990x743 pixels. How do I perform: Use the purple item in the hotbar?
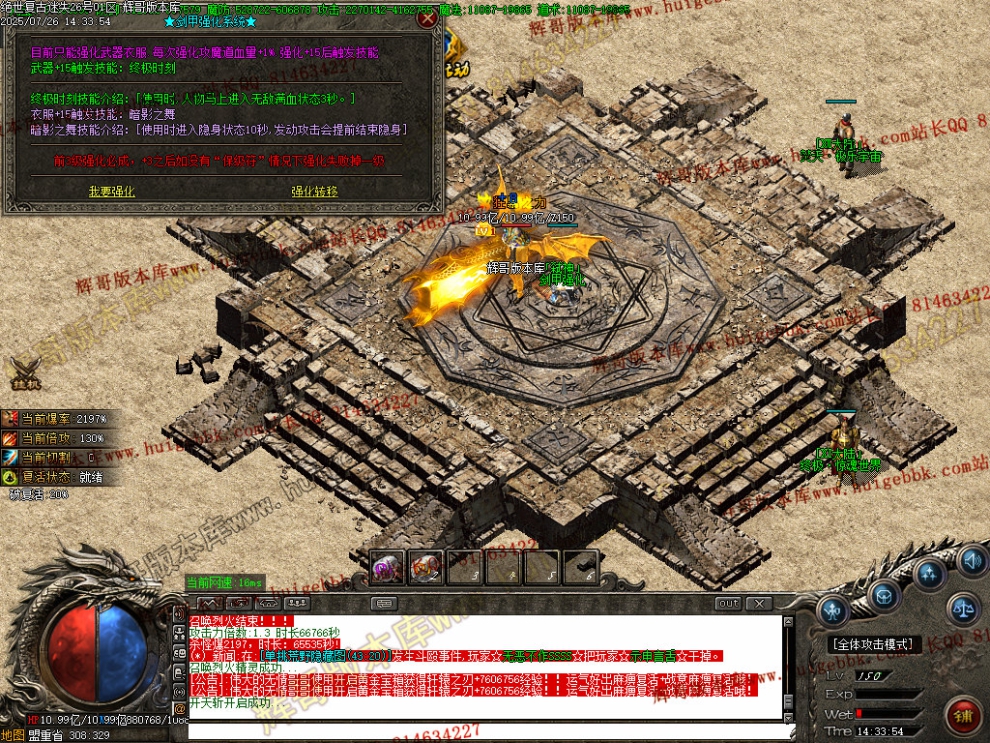click(387, 567)
